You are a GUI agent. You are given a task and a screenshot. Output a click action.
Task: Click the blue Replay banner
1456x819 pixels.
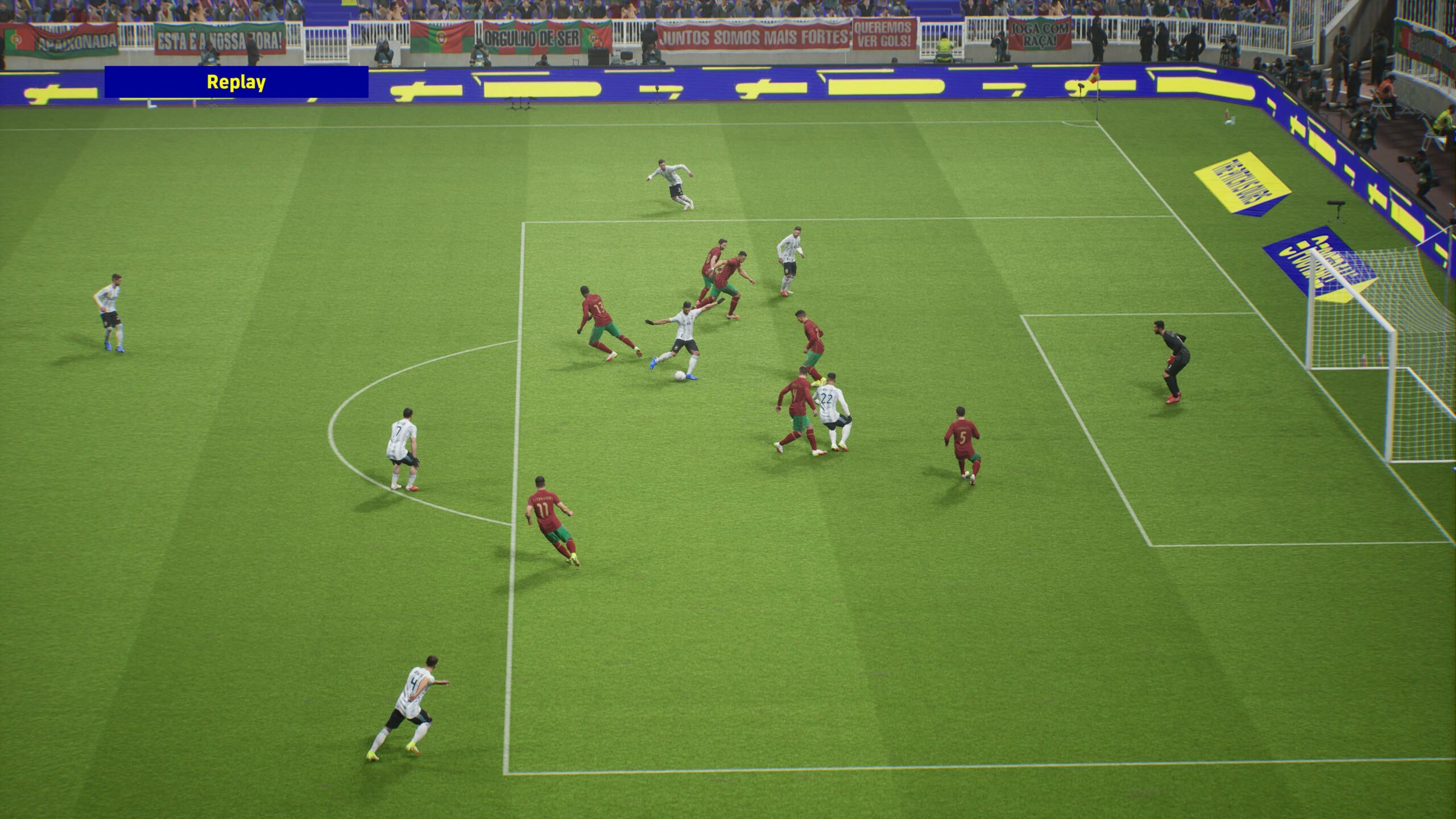pos(236,82)
